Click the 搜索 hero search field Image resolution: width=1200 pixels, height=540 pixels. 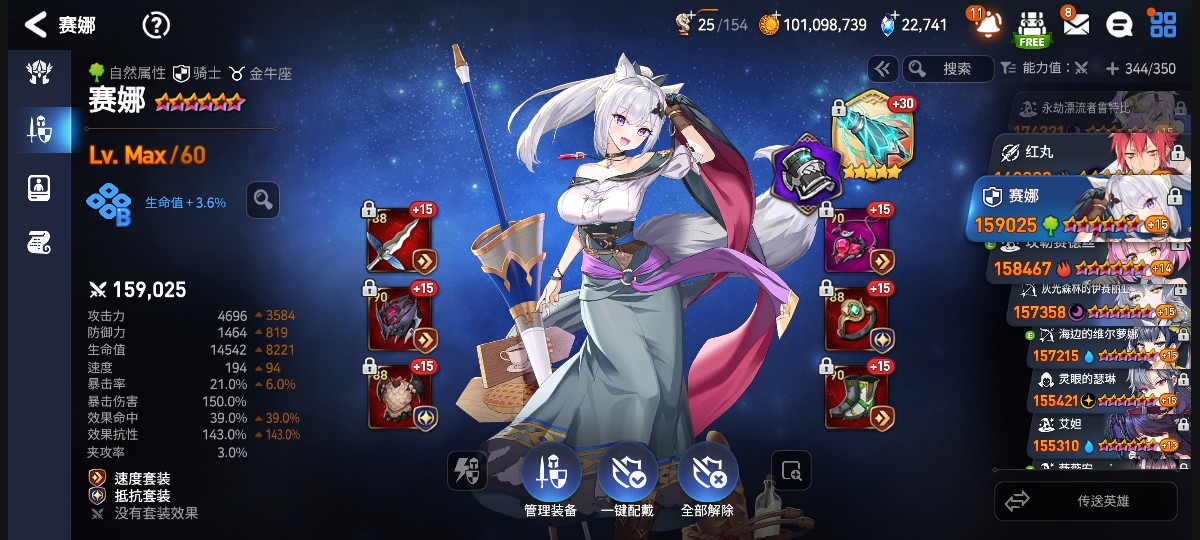(955, 69)
